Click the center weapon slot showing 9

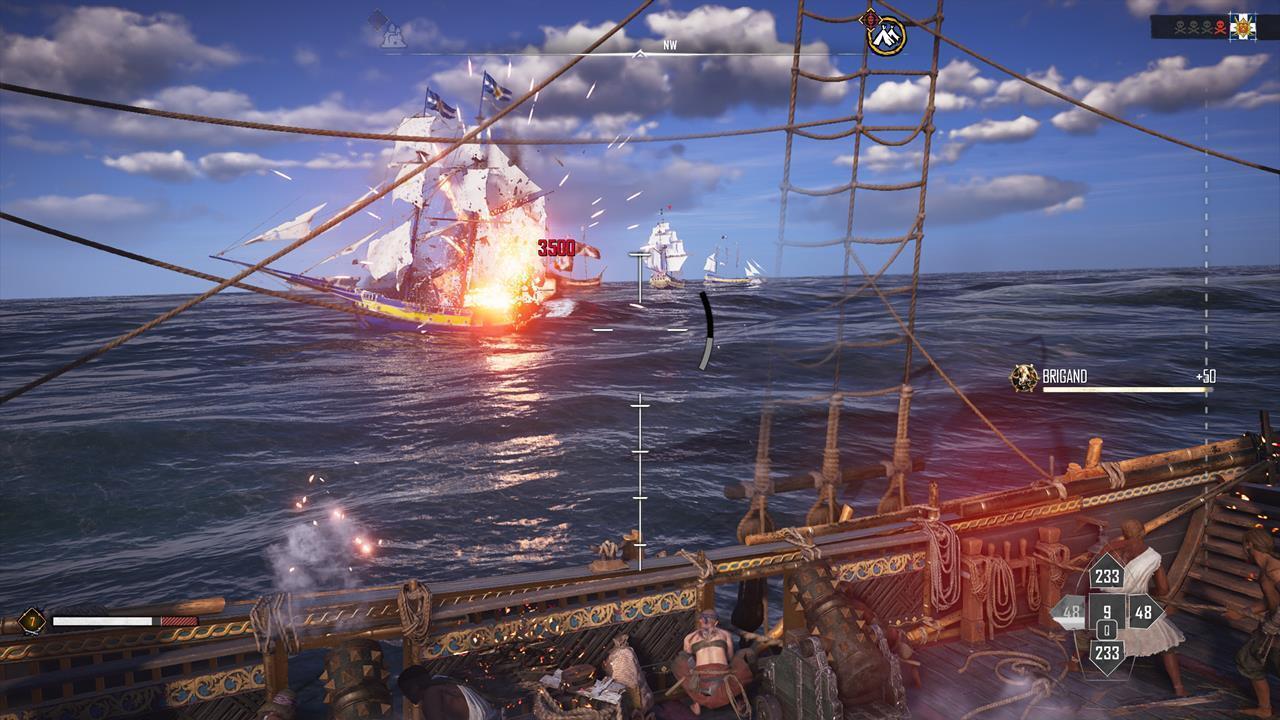(x=1107, y=609)
